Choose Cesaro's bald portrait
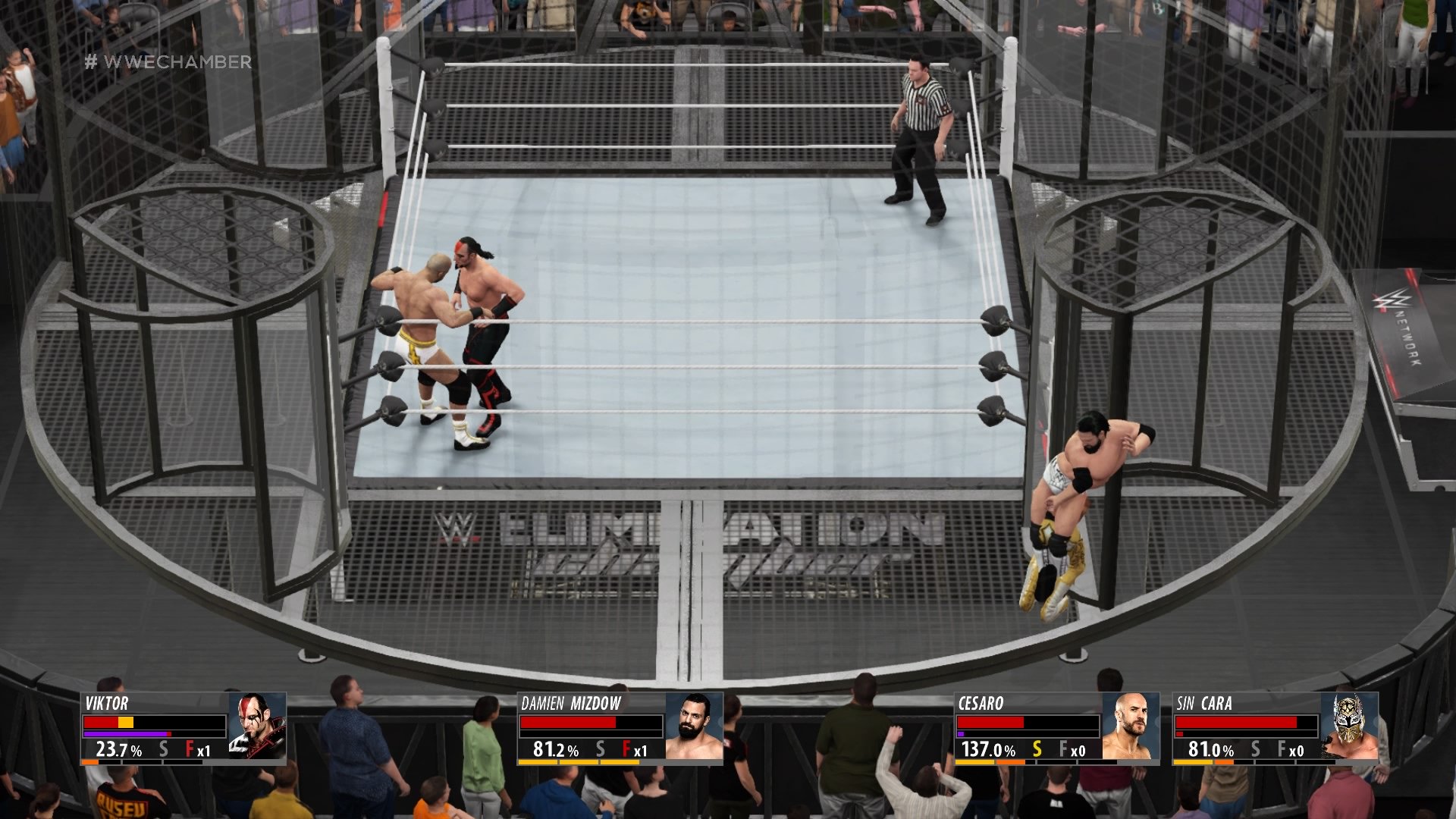This screenshot has height=819, width=1456. click(1131, 726)
